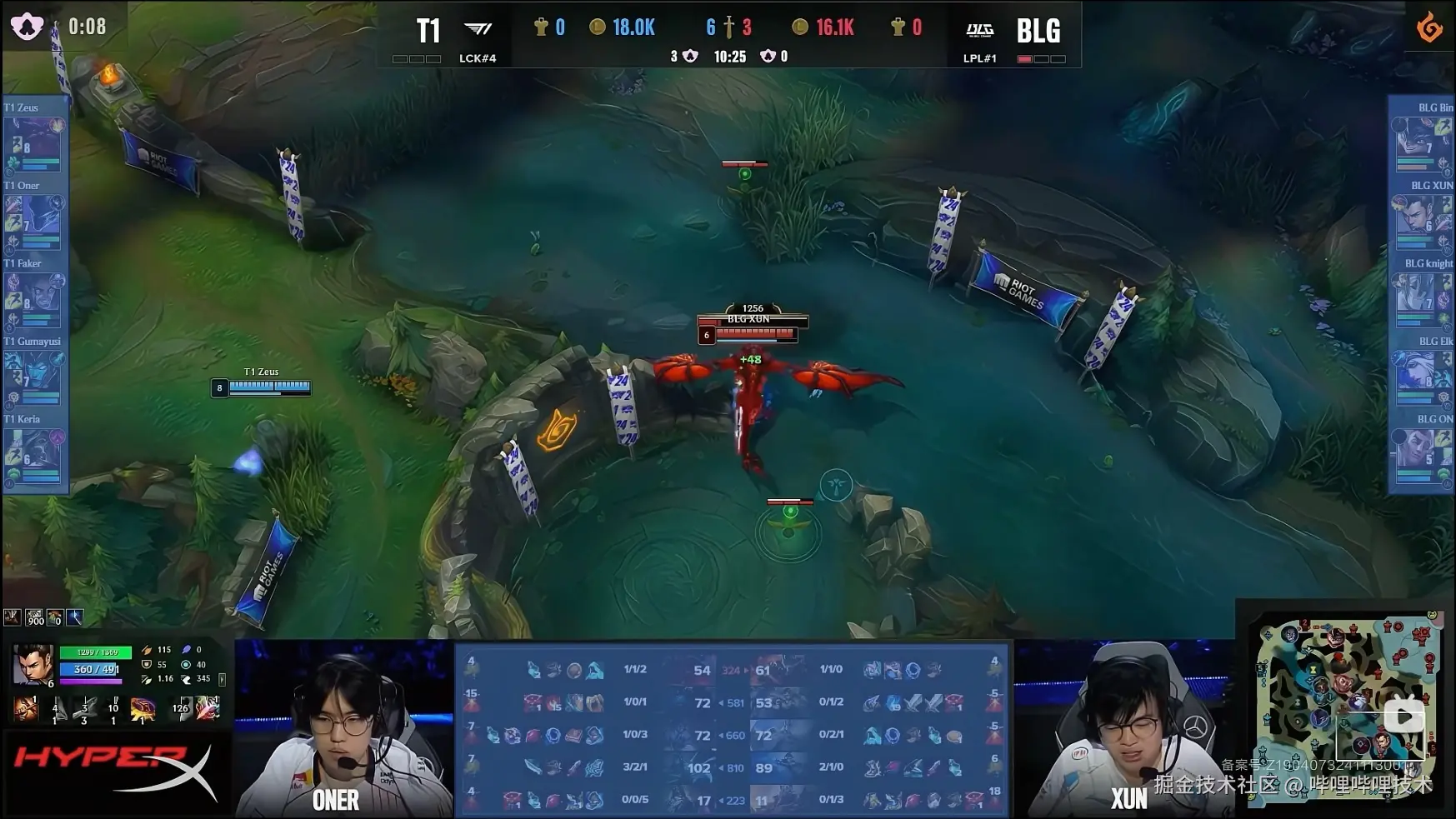
Task: Click the Bilibili play button overlay
Action: (x=1403, y=717)
